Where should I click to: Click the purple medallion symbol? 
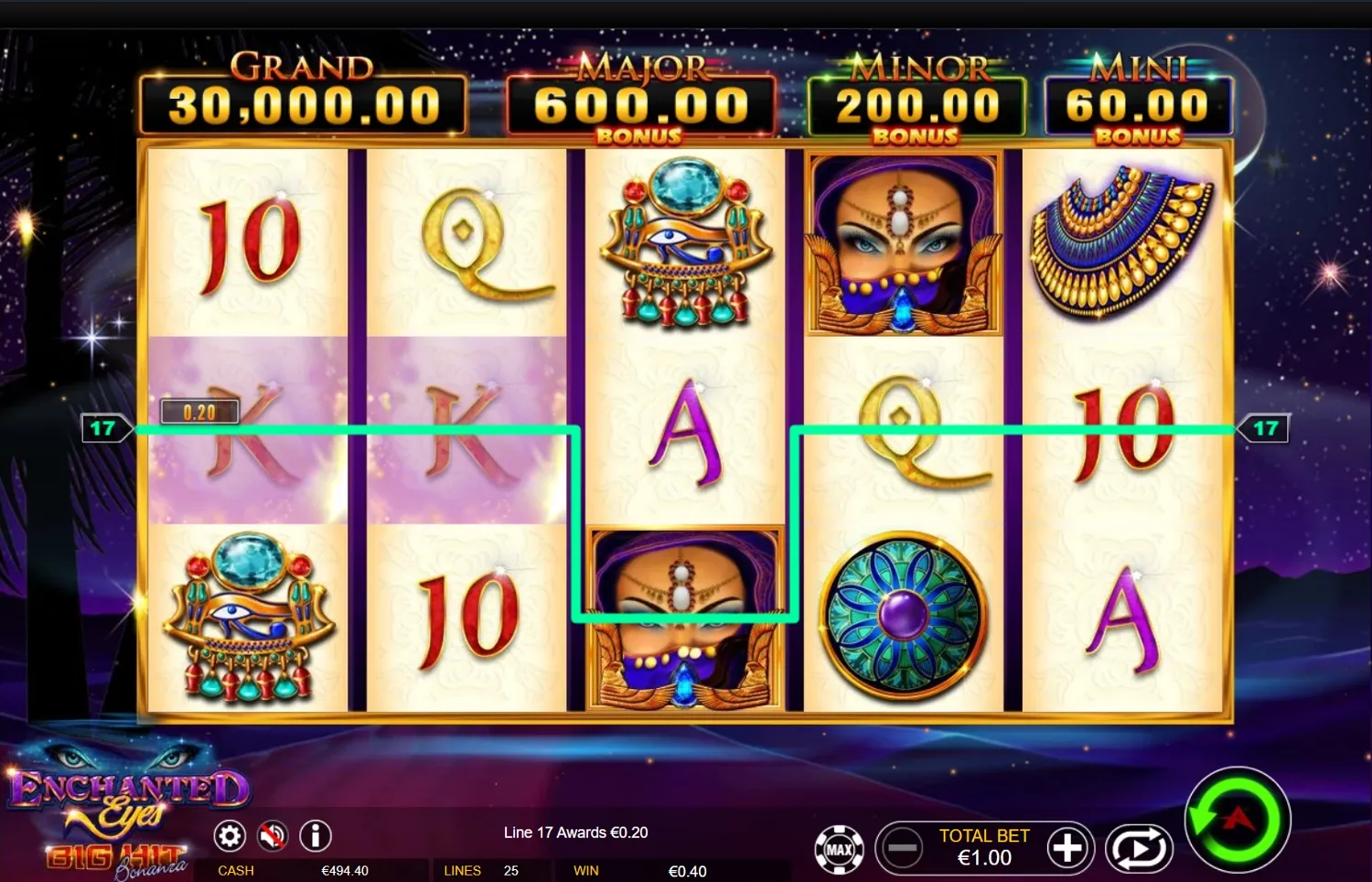[x=904, y=613]
